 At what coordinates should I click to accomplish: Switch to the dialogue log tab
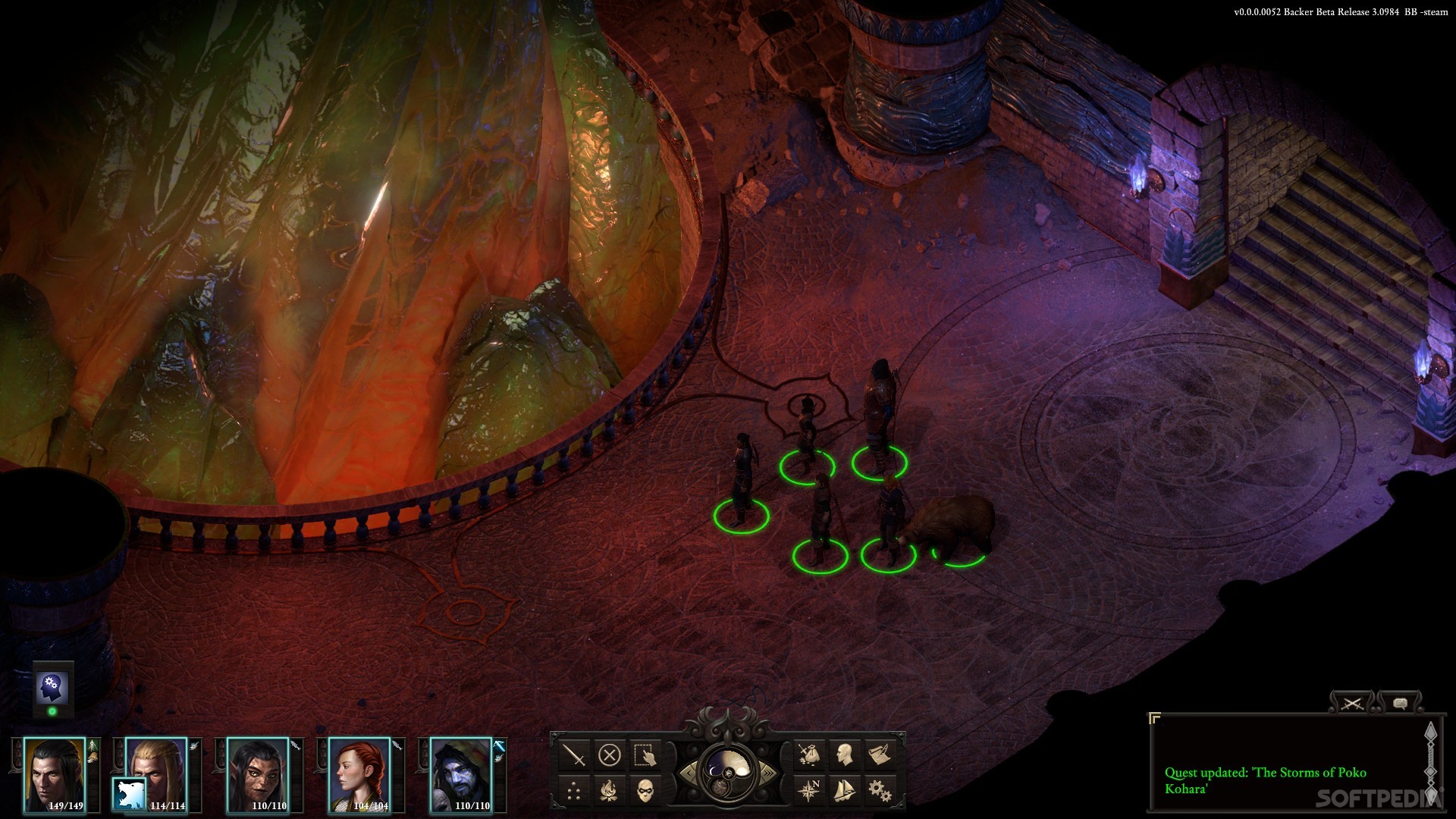coord(1399,704)
